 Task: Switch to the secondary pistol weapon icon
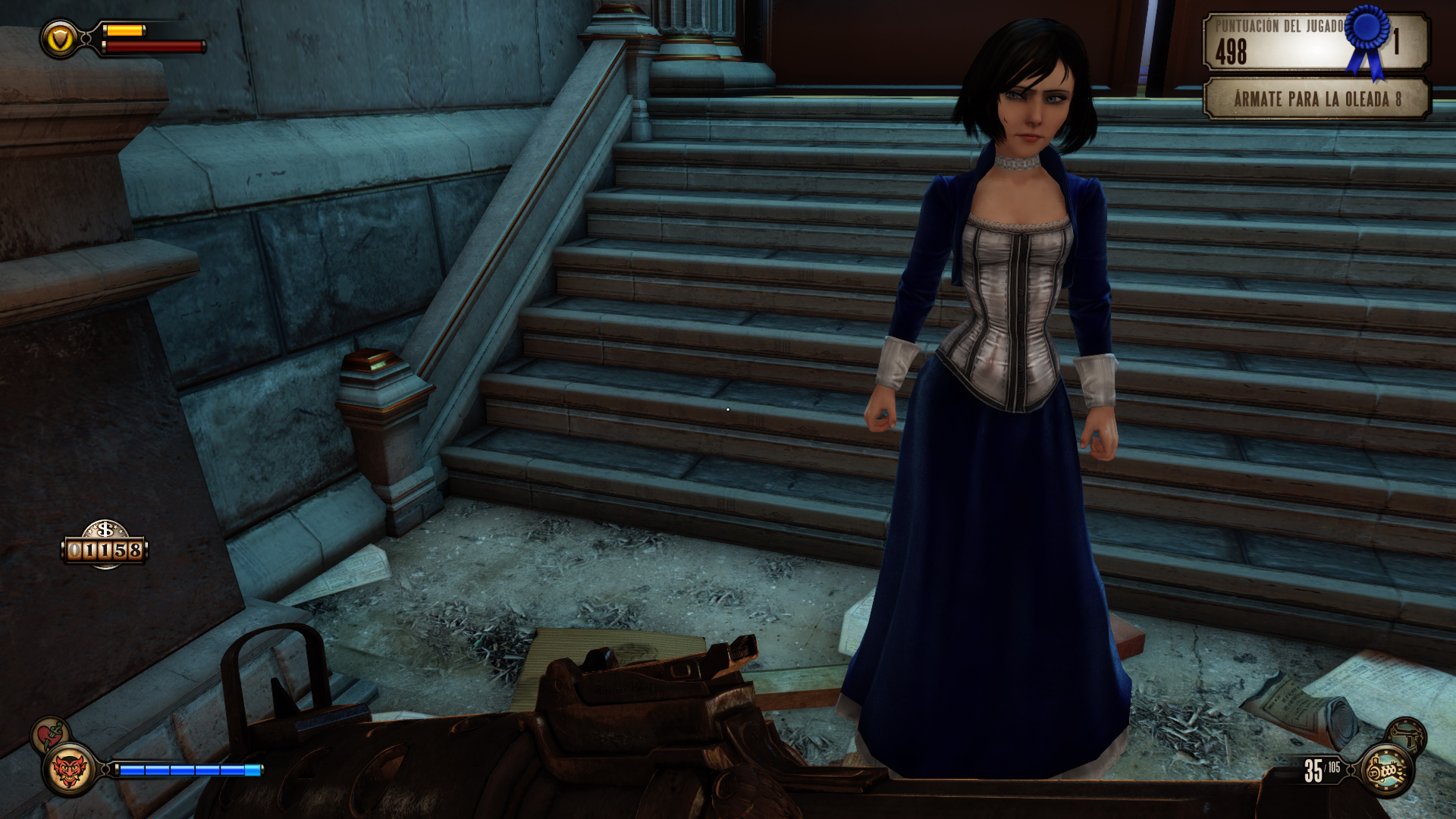point(1407,735)
